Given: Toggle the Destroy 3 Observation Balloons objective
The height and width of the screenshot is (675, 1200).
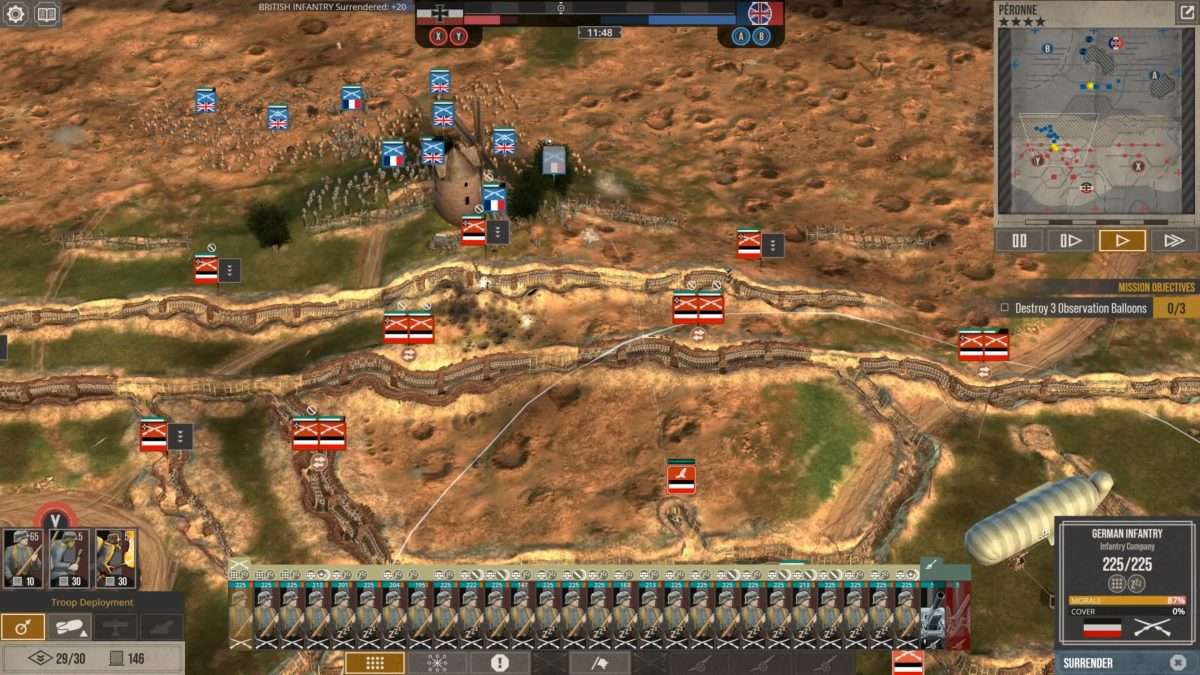Looking at the screenshot, I should [x=1005, y=308].
